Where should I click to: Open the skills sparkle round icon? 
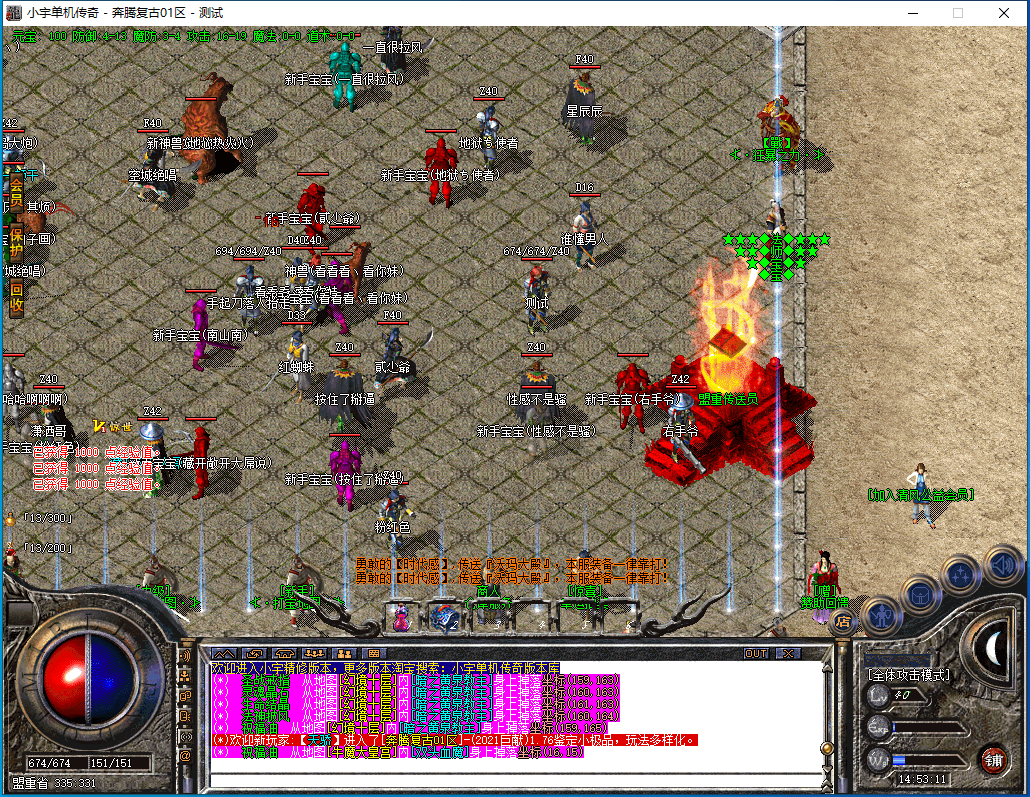961,574
